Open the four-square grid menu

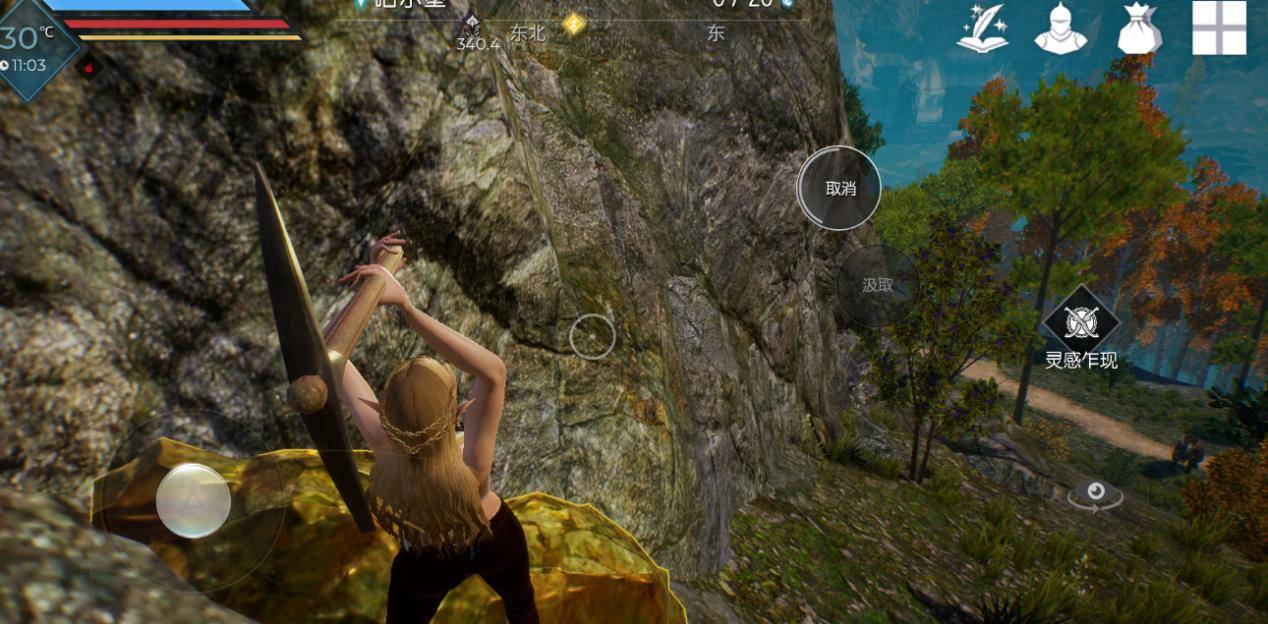1219,28
